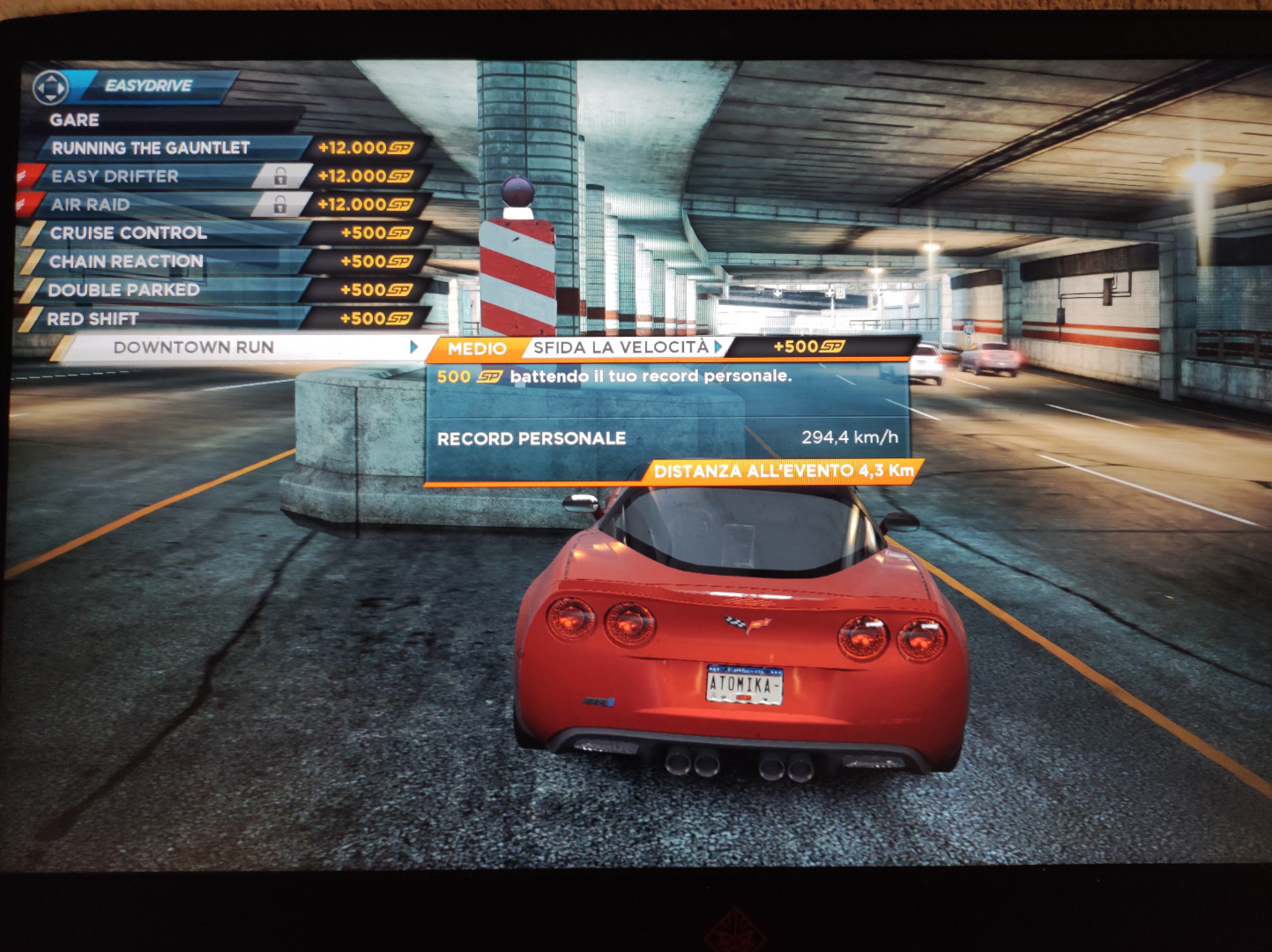Click the Gare category header
Screen dimensions: 1272x952
coord(75,120)
